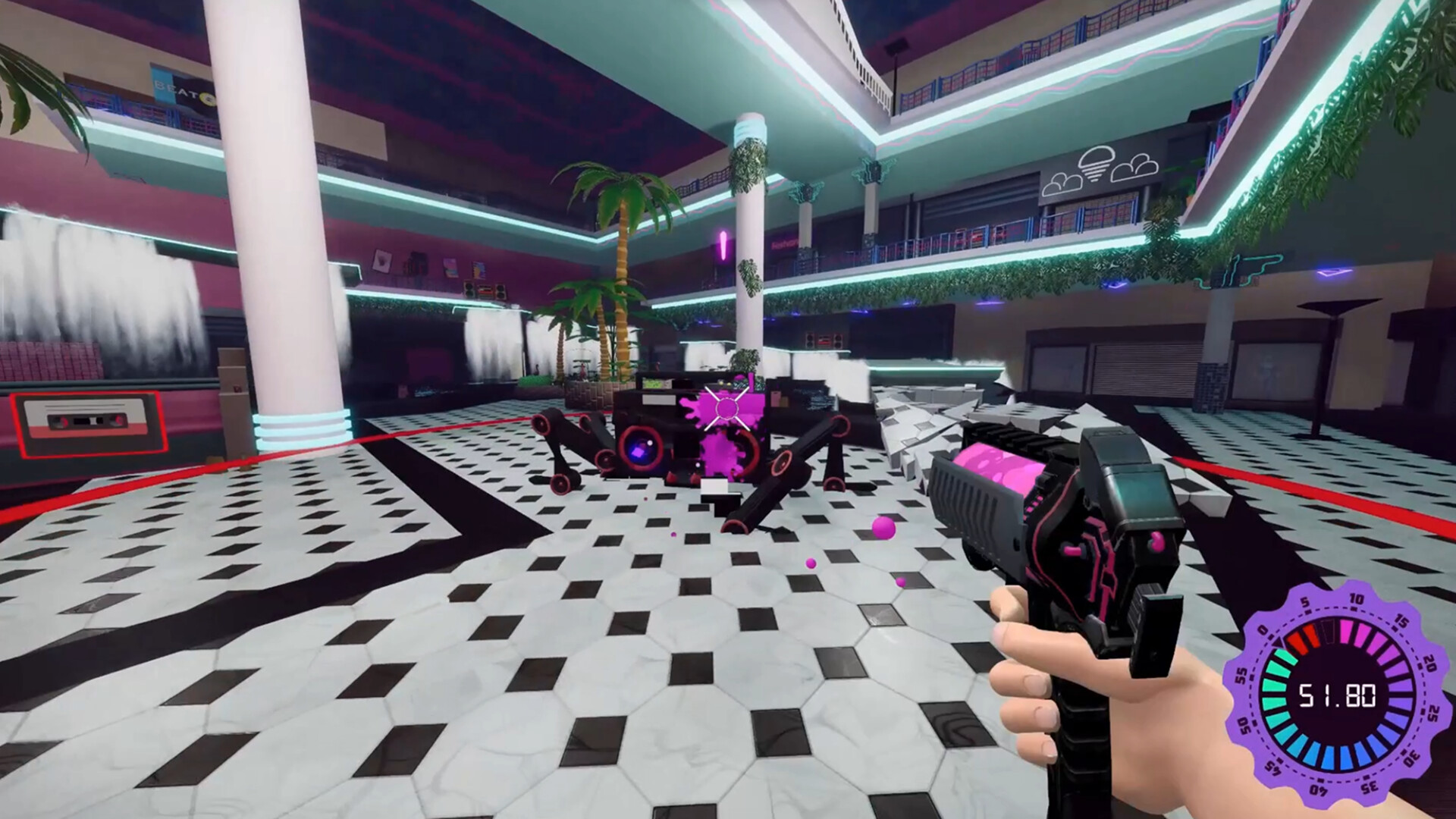Viewport: 1456px width, 819px height.
Task: Expand the 0 marker on the timer dial
Action: pos(1263,630)
